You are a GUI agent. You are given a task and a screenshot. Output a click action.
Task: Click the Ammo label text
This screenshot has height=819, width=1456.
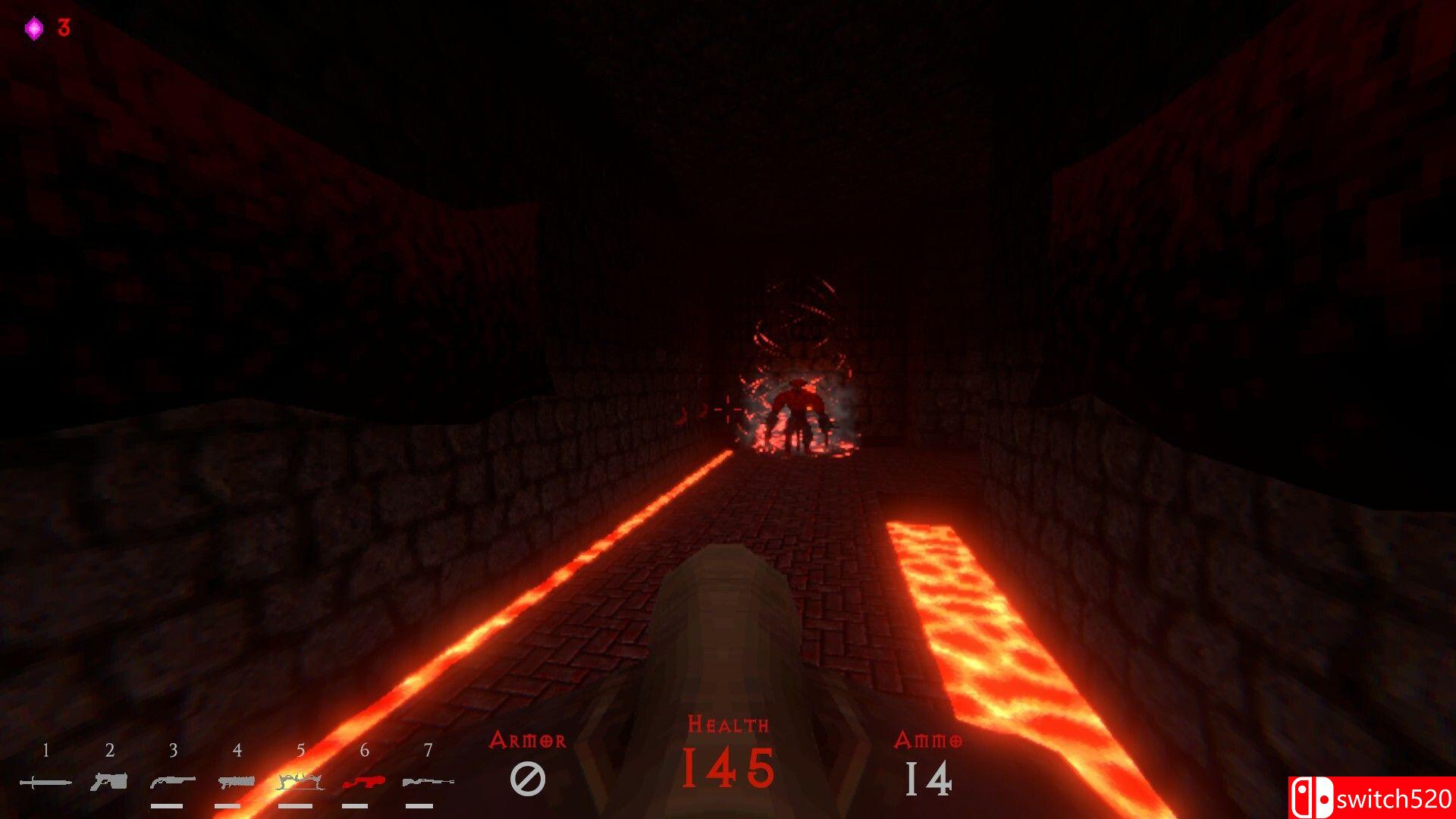(x=927, y=741)
